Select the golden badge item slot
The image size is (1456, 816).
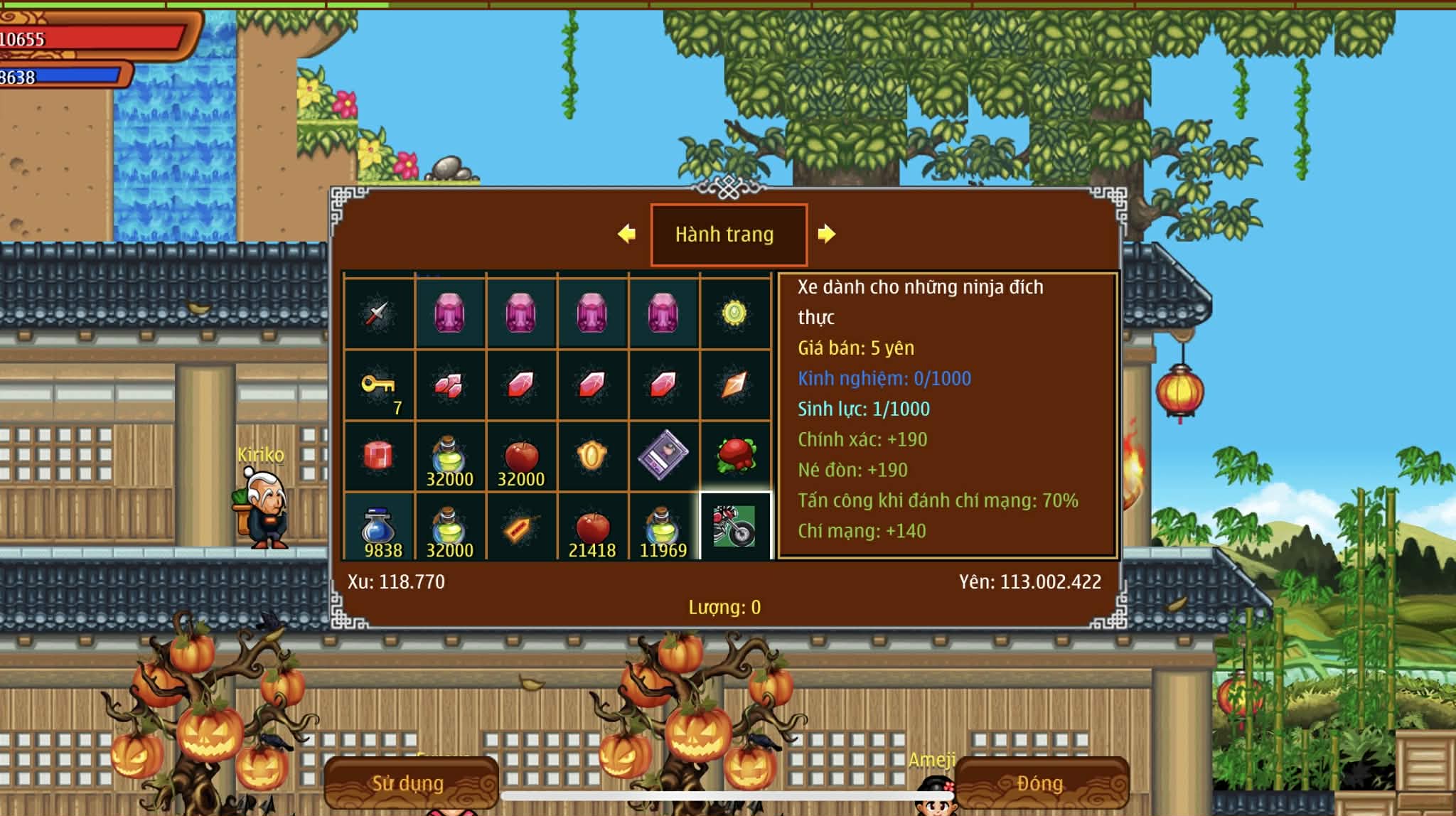(x=592, y=456)
